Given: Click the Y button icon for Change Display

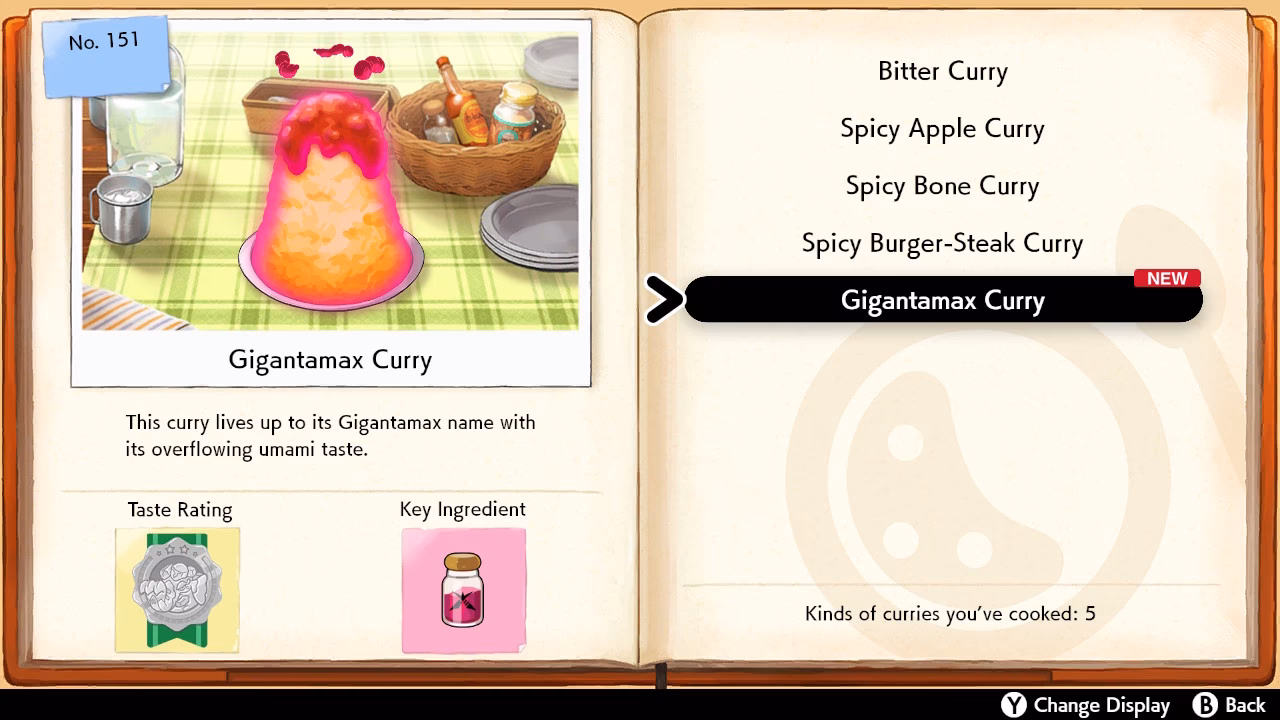Looking at the screenshot, I should coord(1012,705).
